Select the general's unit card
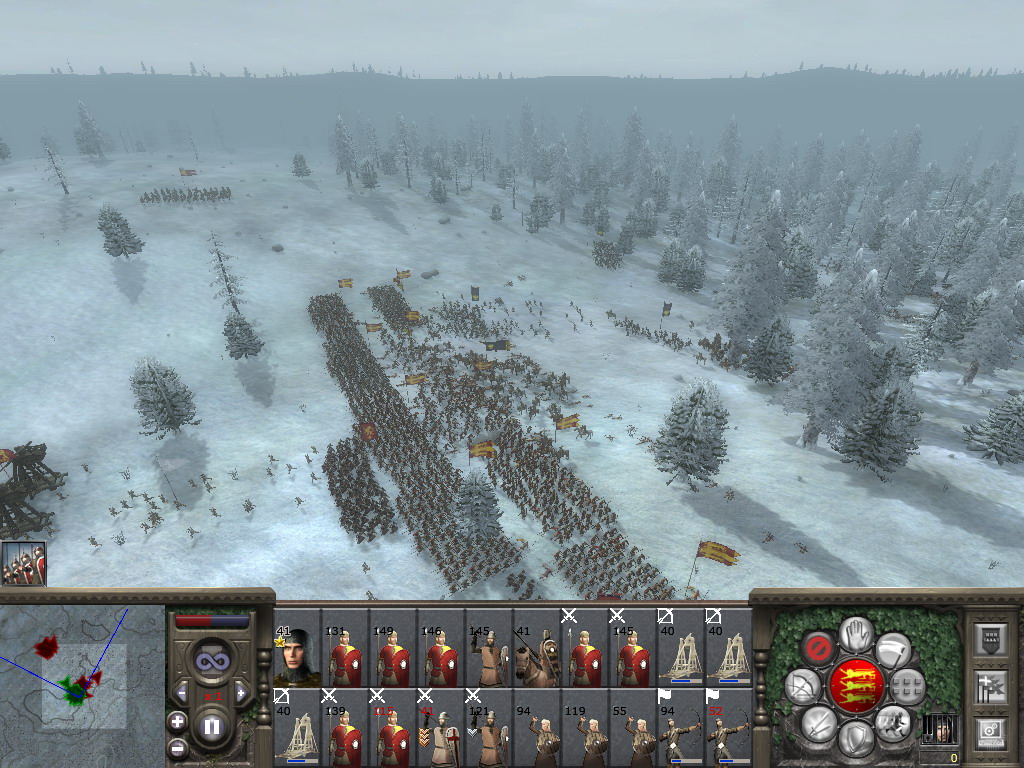 pos(297,648)
